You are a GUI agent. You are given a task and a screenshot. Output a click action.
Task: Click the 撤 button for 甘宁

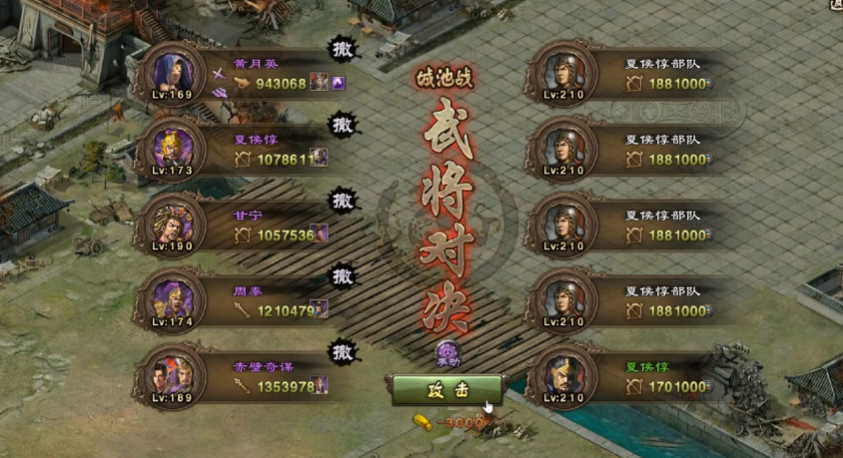click(343, 200)
